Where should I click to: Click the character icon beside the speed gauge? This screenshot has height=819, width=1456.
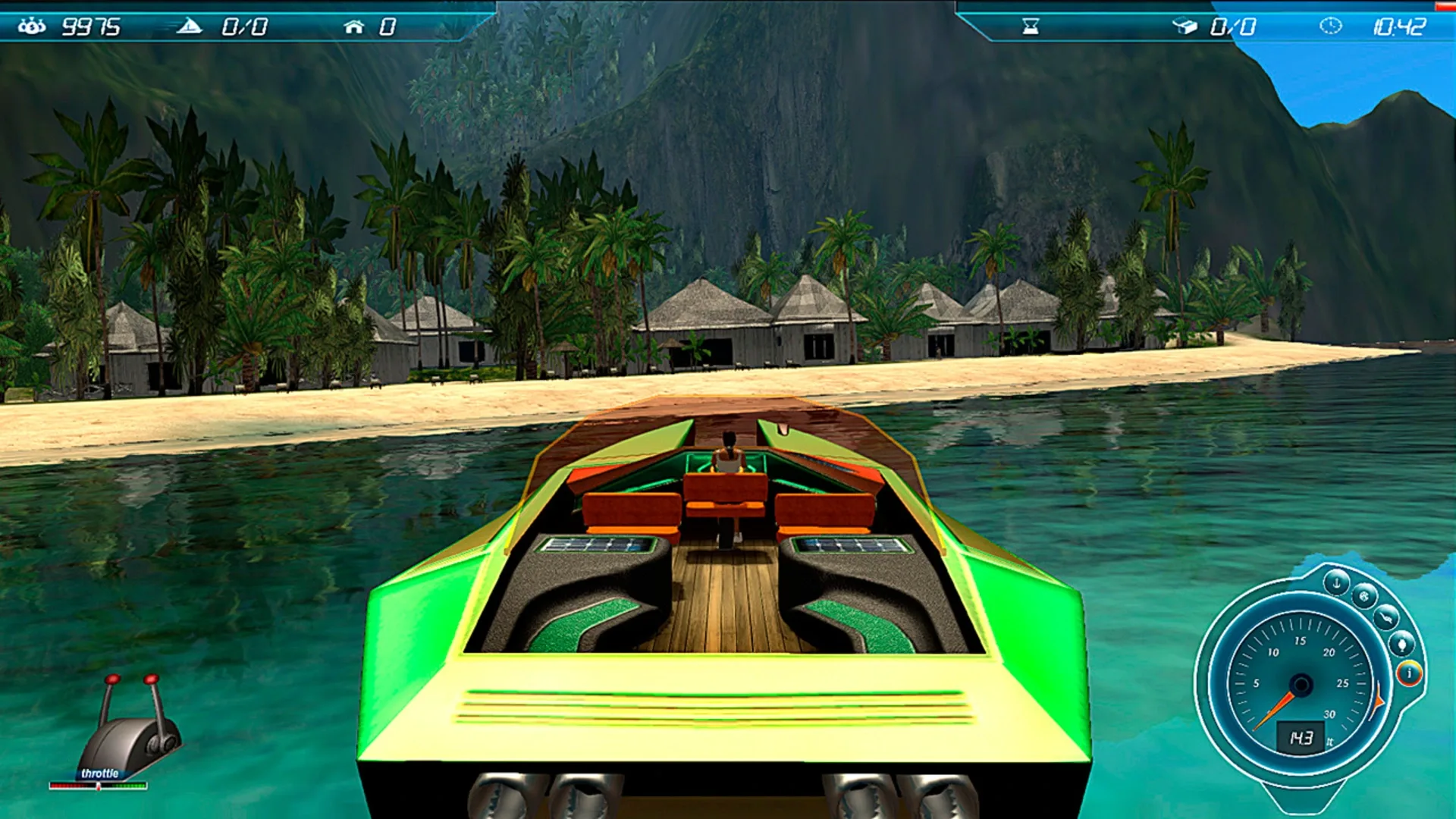click(x=1401, y=643)
